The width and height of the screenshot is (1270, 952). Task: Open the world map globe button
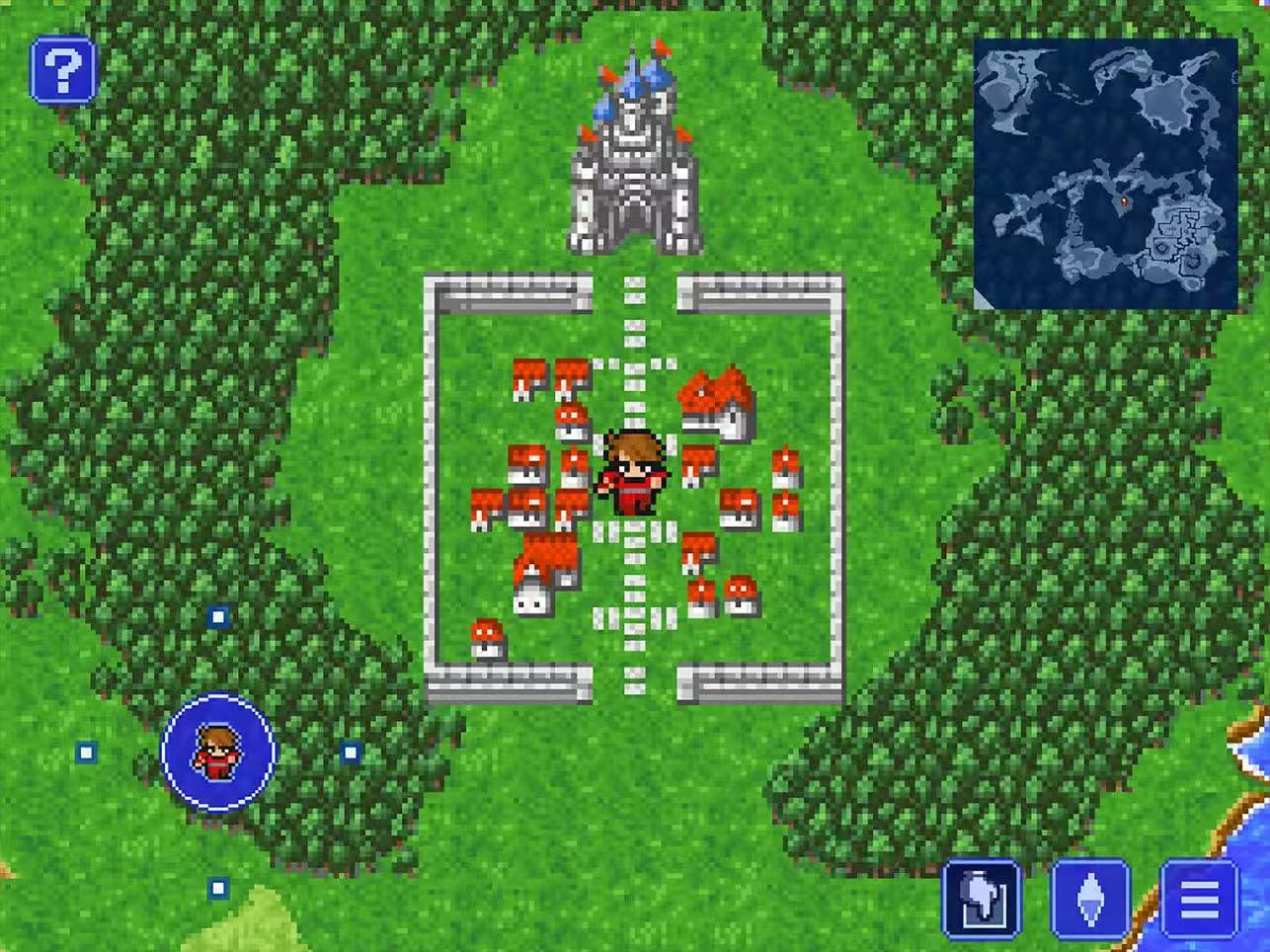pos(982,899)
